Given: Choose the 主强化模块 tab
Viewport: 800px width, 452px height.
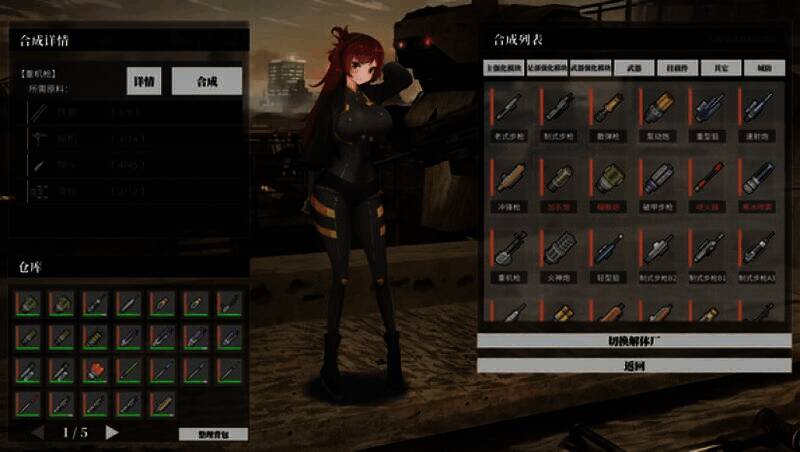Looking at the screenshot, I should coord(504,68).
